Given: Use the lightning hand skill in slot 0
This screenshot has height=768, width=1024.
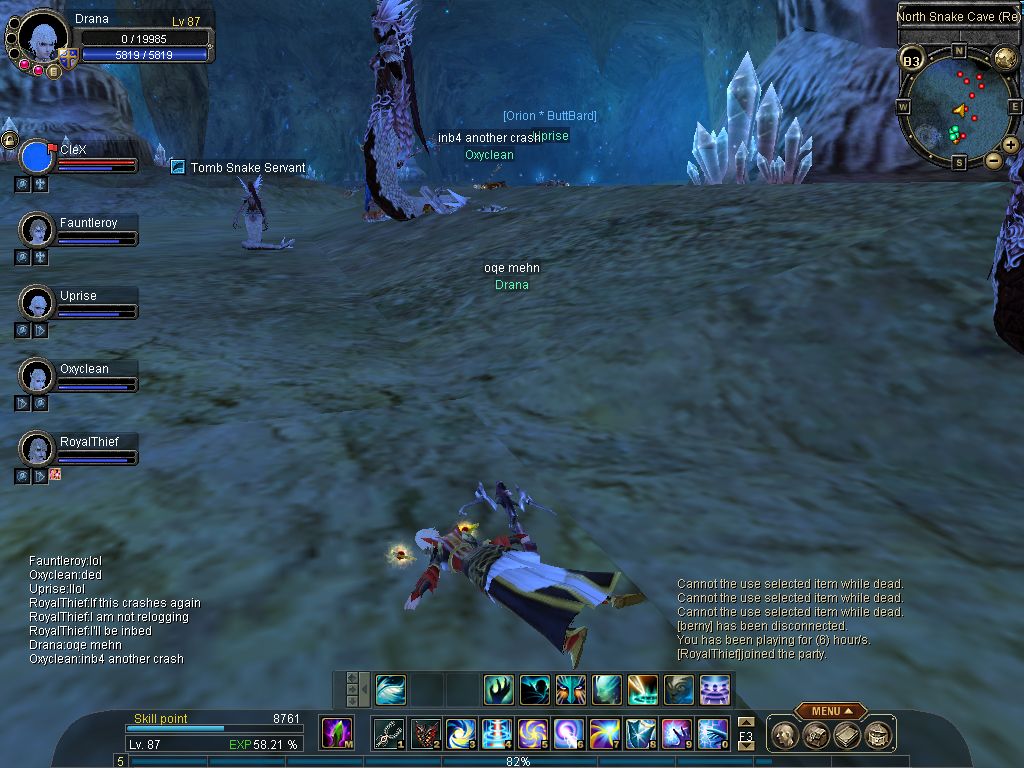Looking at the screenshot, I should [712, 734].
